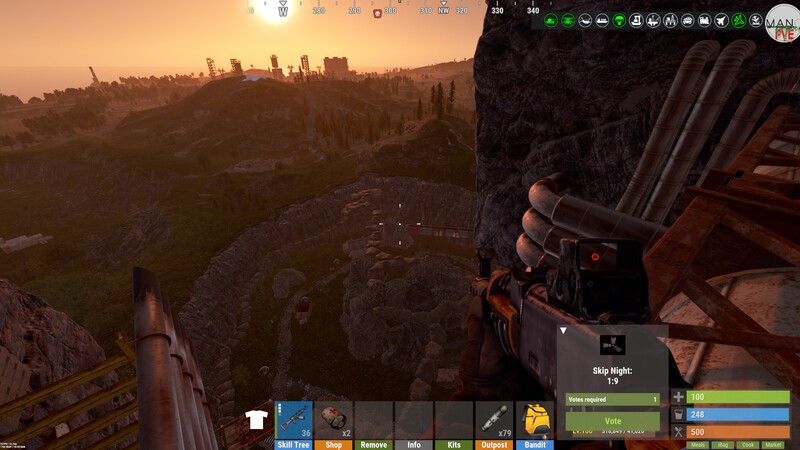Open the Skill Tree menu
The height and width of the screenshot is (450, 800).
(294, 444)
